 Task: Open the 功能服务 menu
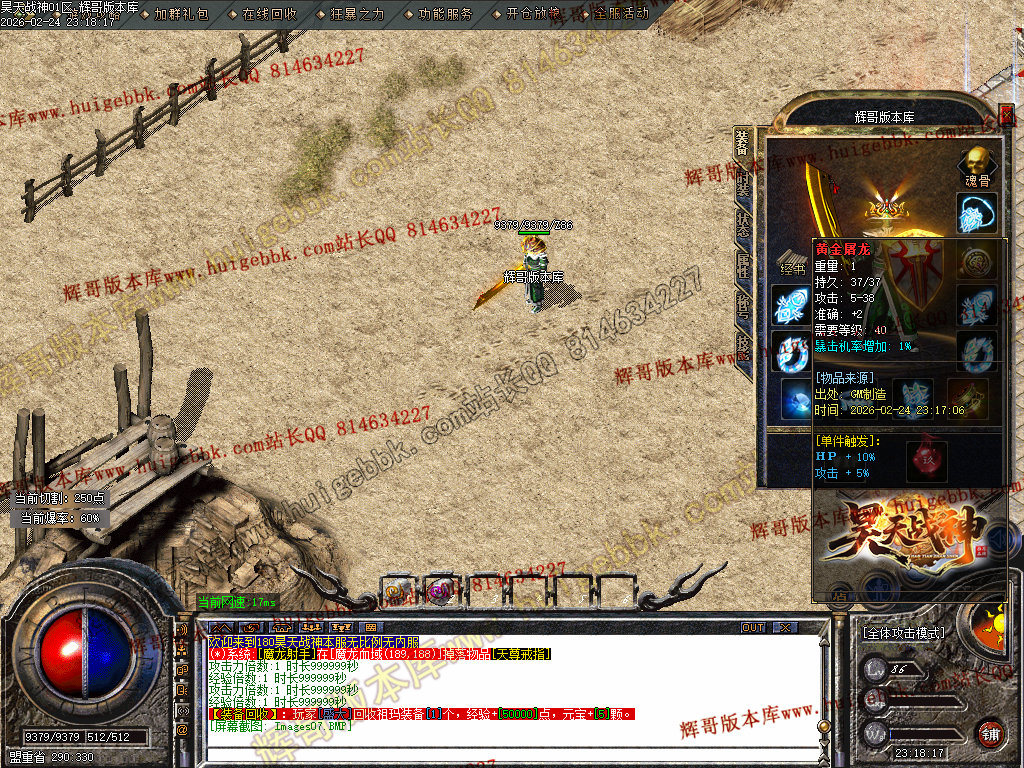(x=445, y=14)
